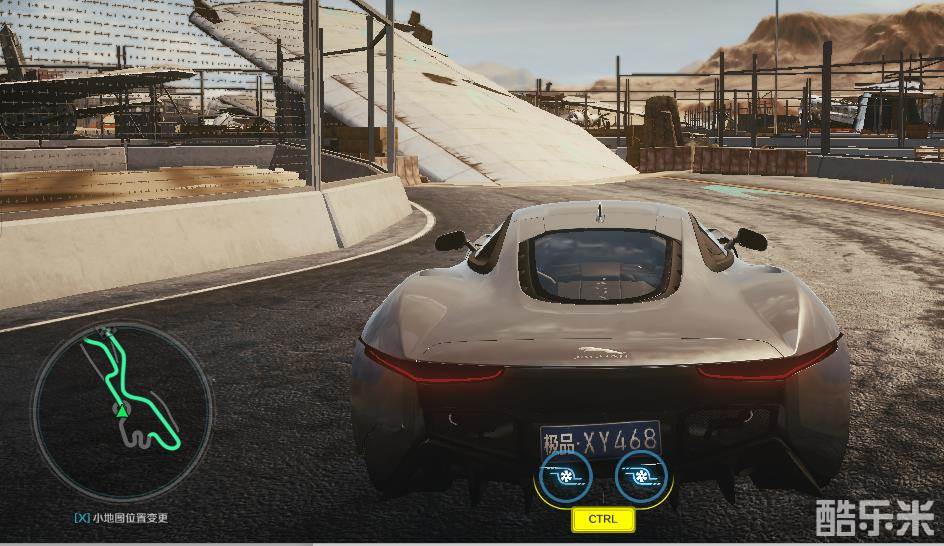Select the green player arrow on minimap
Screen dimensions: 944x546
click(121, 409)
